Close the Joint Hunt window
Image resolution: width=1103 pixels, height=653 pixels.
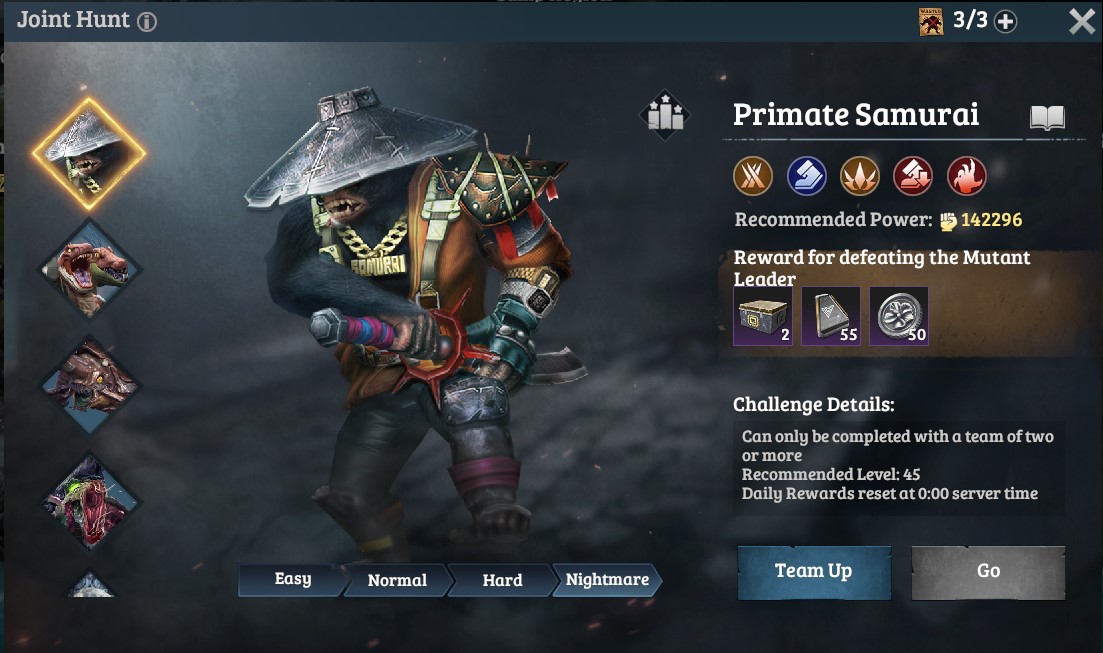coord(1081,21)
